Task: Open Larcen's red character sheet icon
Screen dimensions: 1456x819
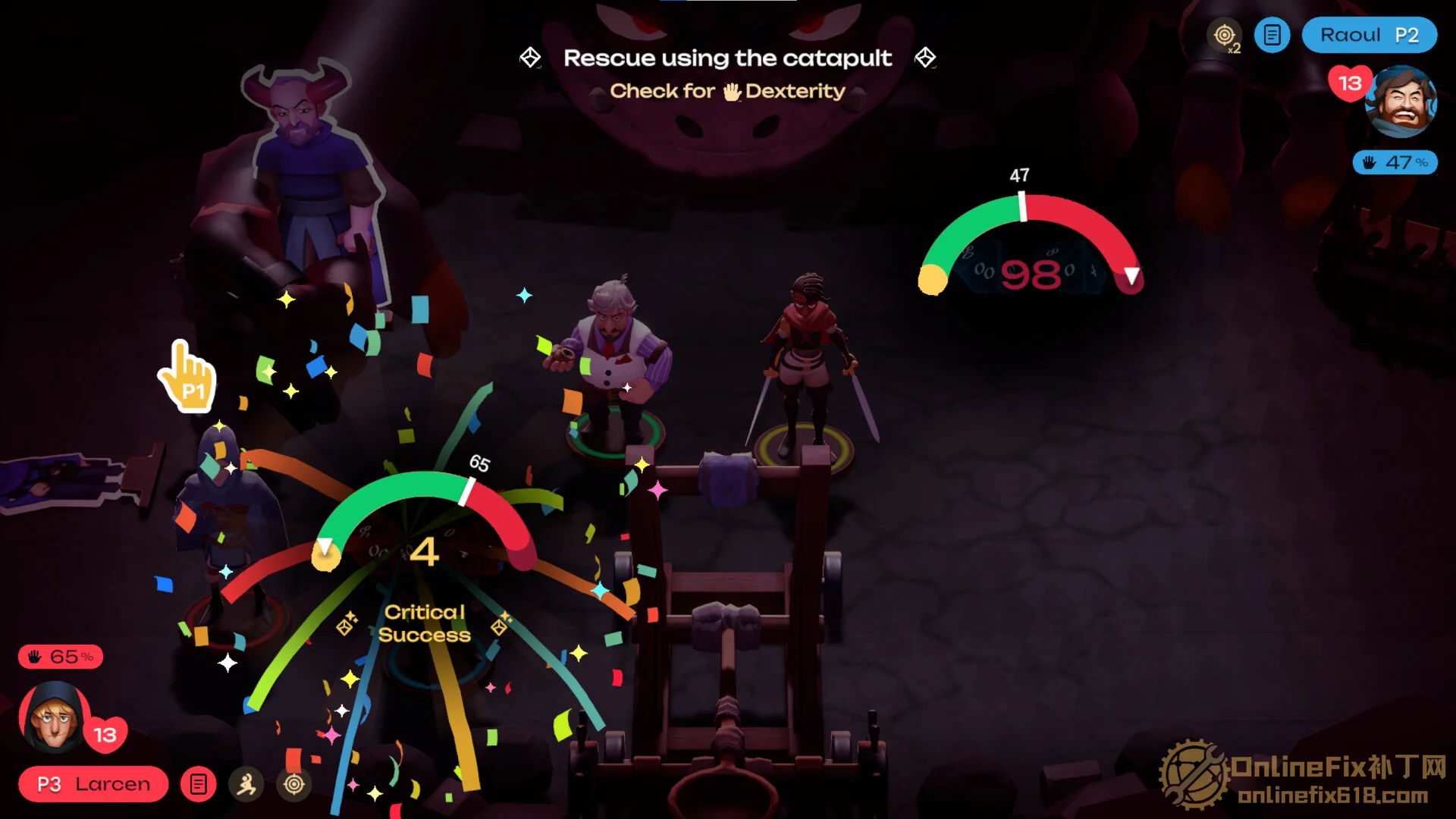Action: (199, 784)
